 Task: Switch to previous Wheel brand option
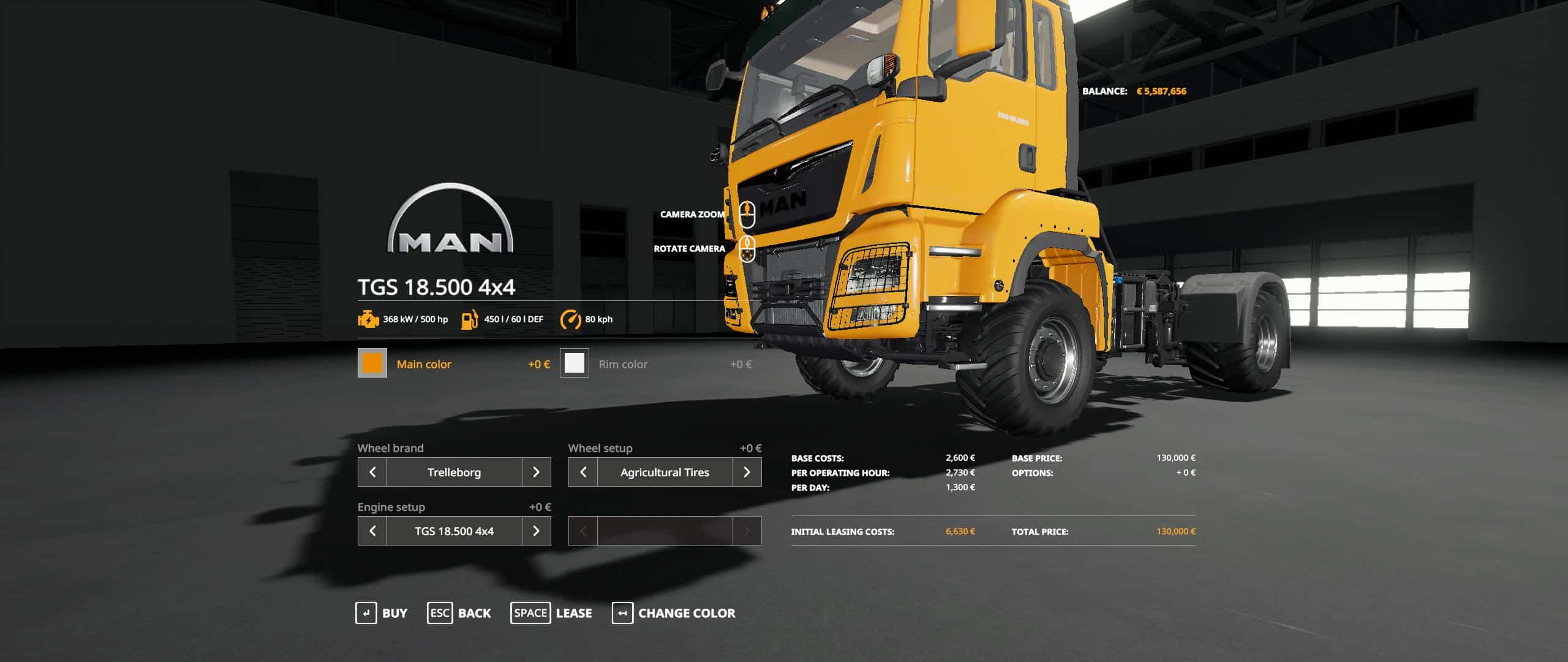point(372,472)
